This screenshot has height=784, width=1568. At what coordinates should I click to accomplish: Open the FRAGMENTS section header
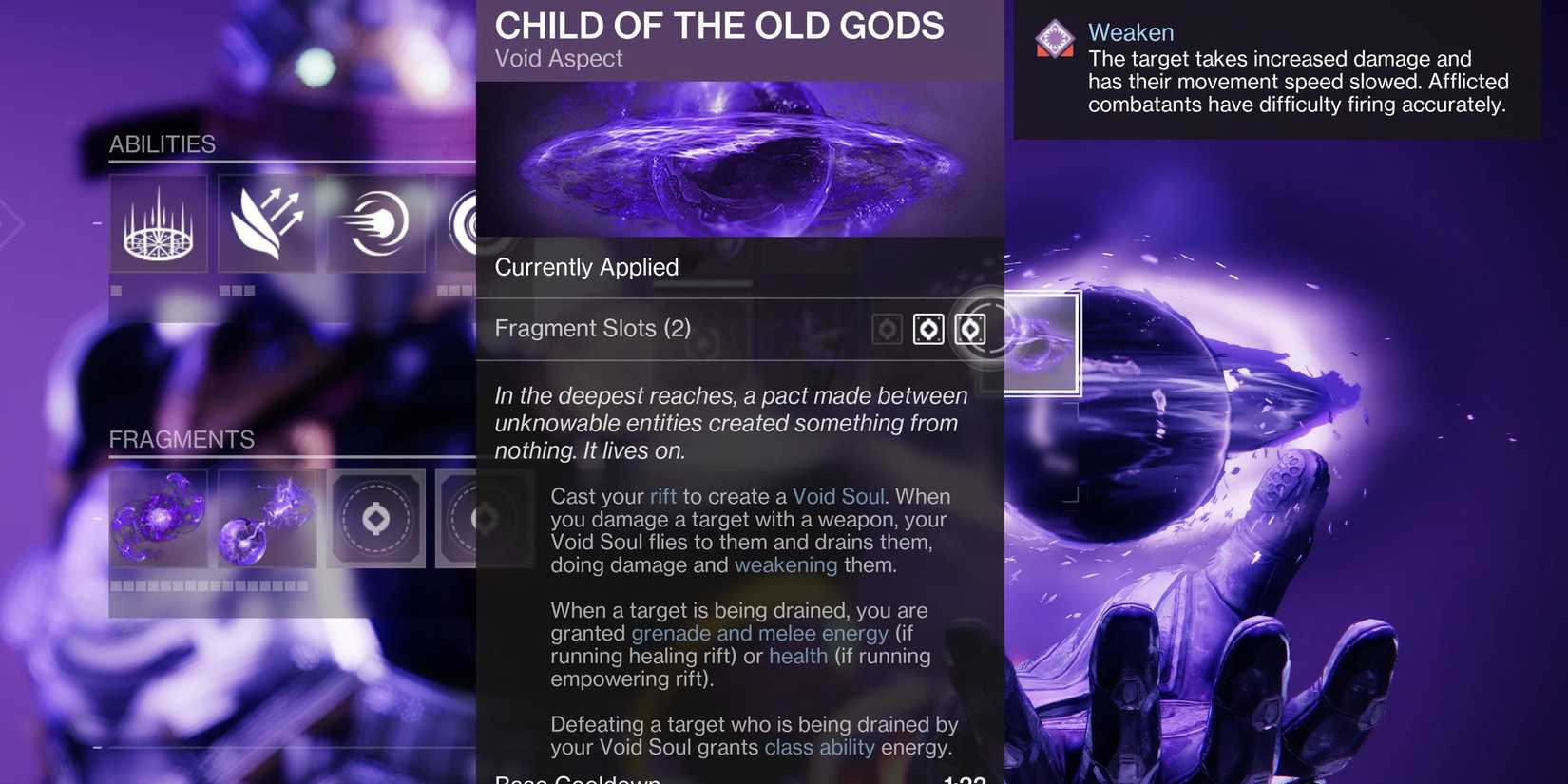182,439
